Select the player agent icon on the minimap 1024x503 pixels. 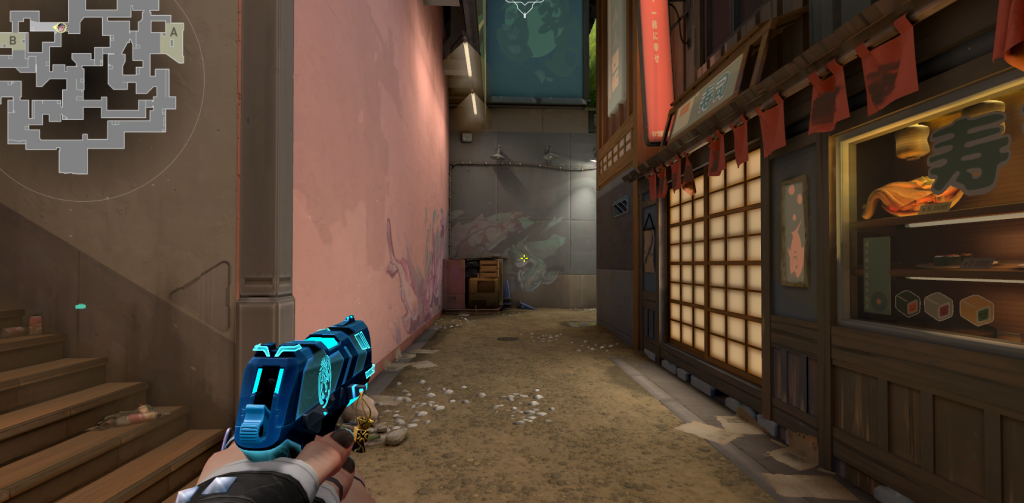(61, 28)
